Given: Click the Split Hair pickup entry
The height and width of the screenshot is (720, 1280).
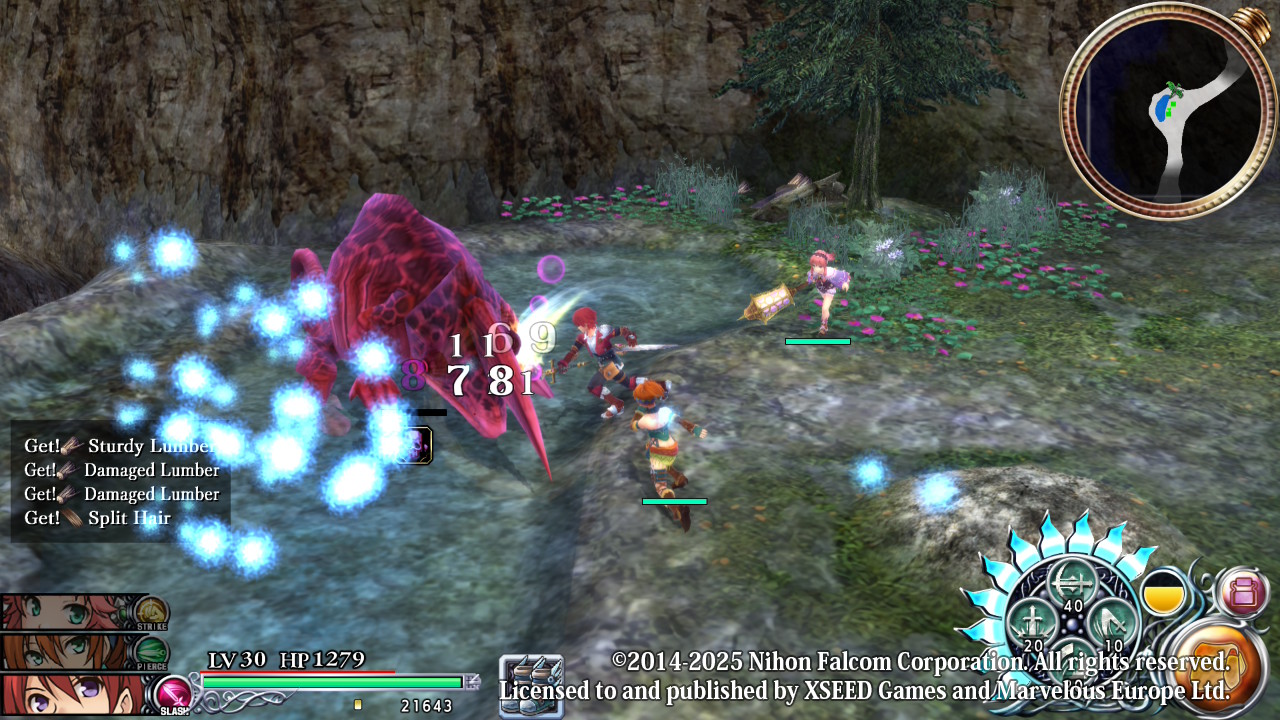Looking at the screenshot, I should point(128,518).
